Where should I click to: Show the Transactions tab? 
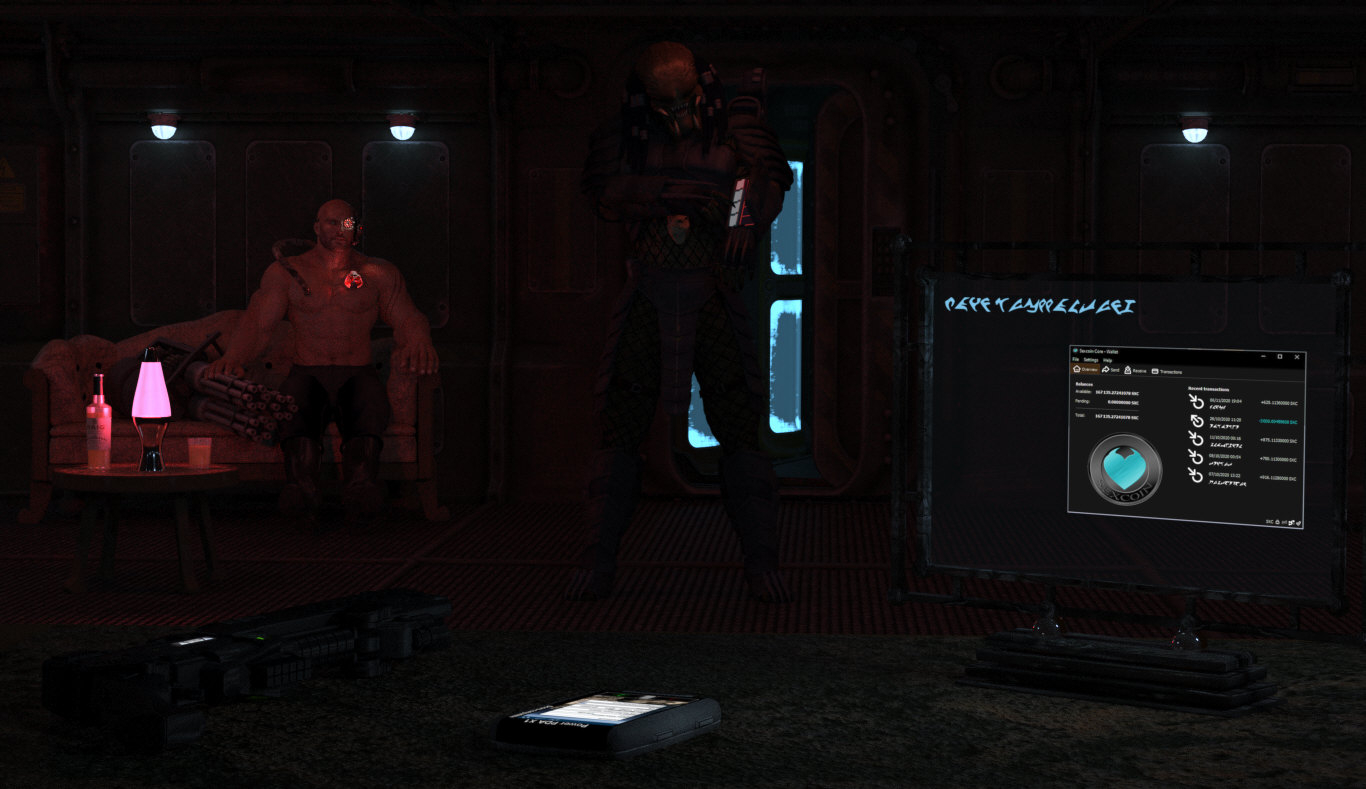tap(1168, 372)
